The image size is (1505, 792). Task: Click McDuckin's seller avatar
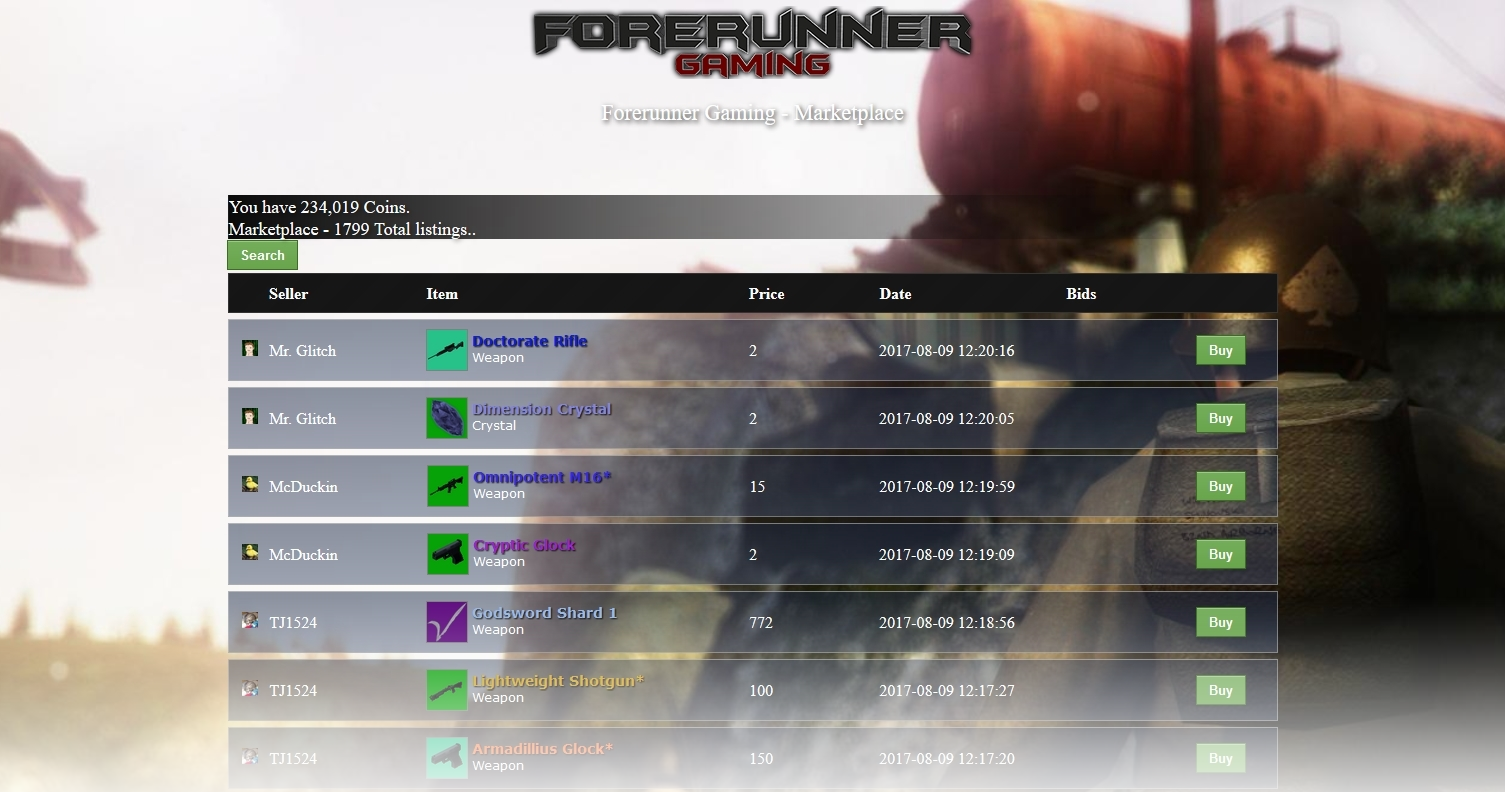(x=249, y=485)
